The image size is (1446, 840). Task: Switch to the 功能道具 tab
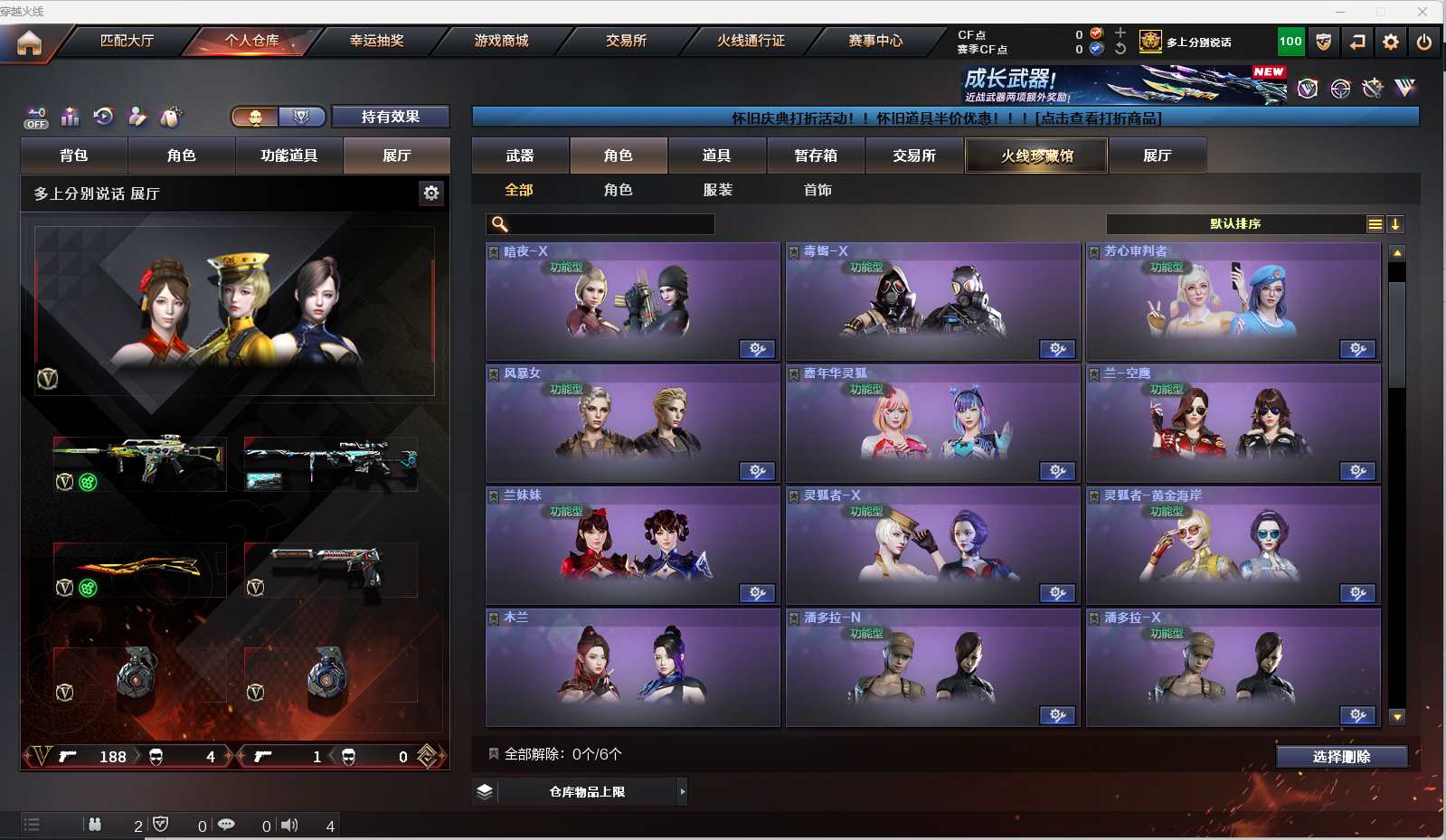click(289, 156)
